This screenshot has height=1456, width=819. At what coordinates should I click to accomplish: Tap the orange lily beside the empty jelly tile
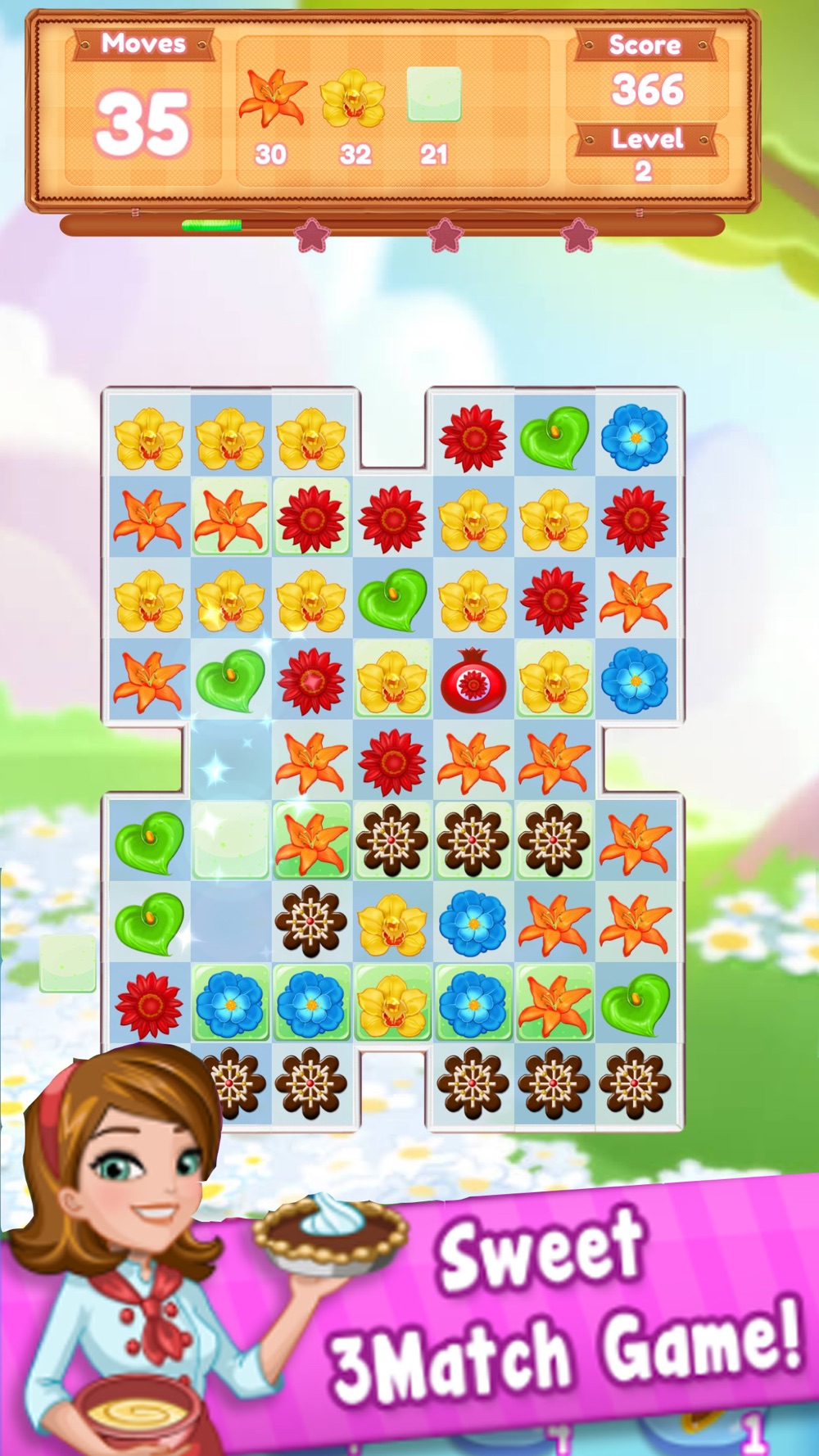tap(311, 842)
